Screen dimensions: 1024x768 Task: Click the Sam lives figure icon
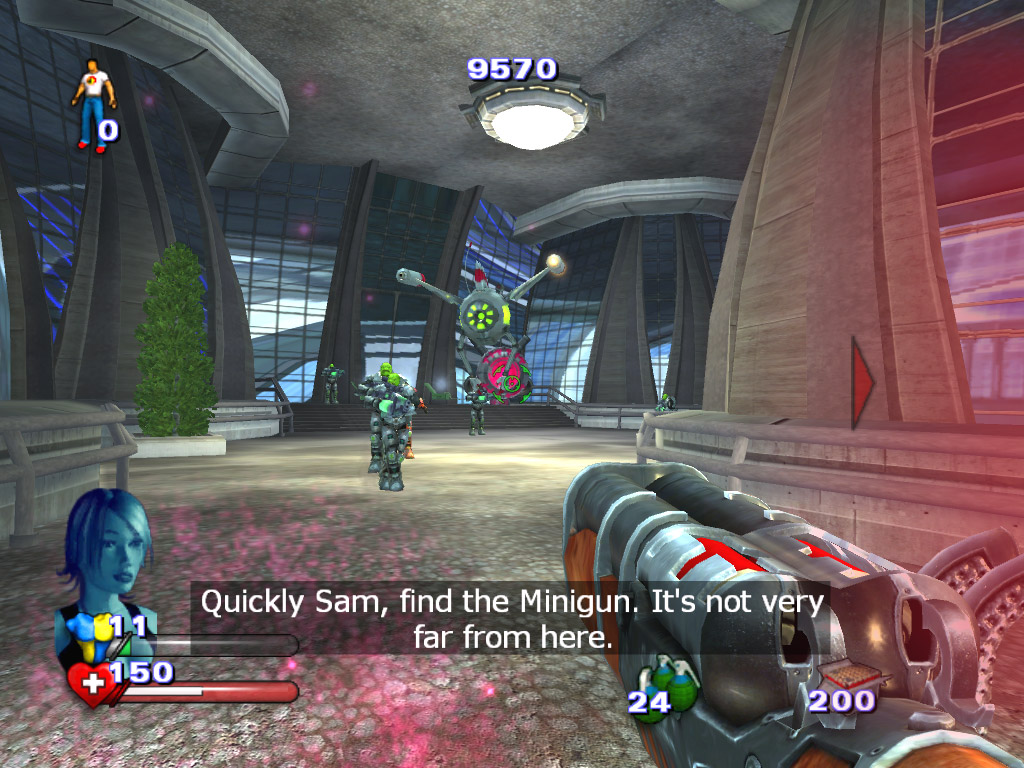pos(93,103)
